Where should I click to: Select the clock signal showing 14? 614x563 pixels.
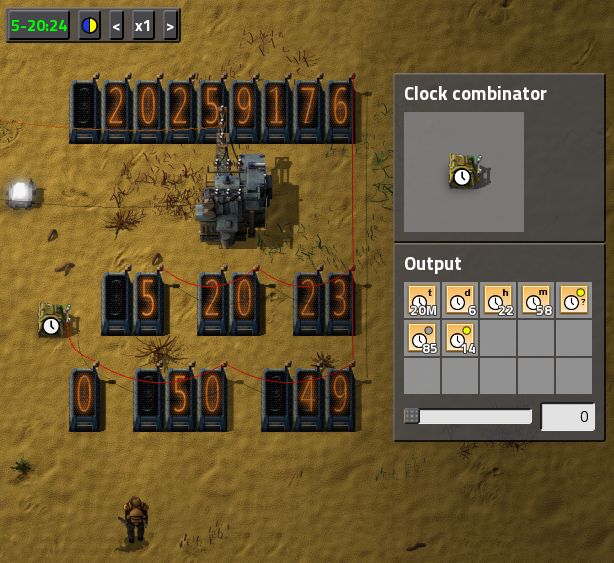pos(460,338)
